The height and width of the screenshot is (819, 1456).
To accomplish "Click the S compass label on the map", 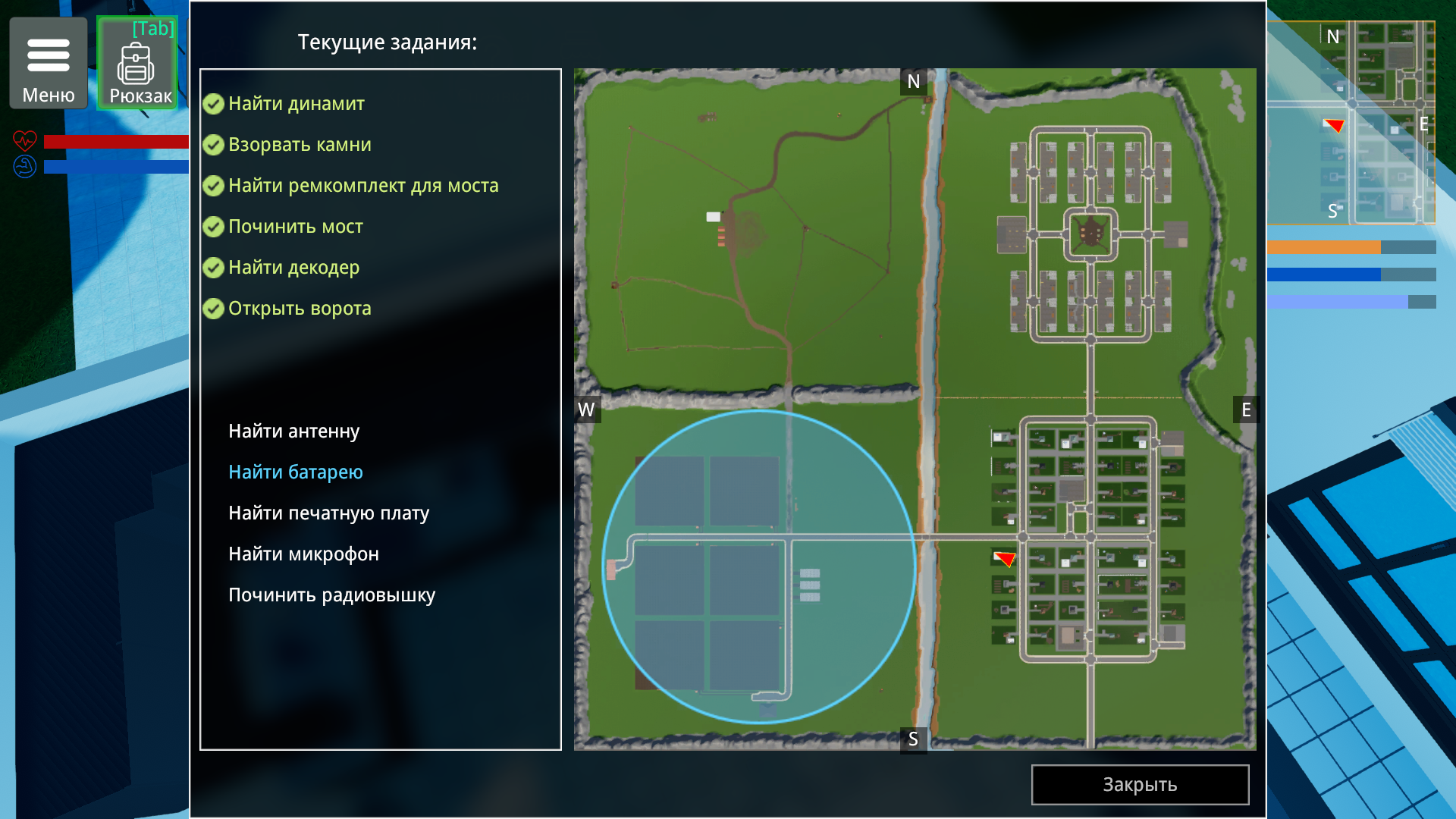I will (913, 738).
